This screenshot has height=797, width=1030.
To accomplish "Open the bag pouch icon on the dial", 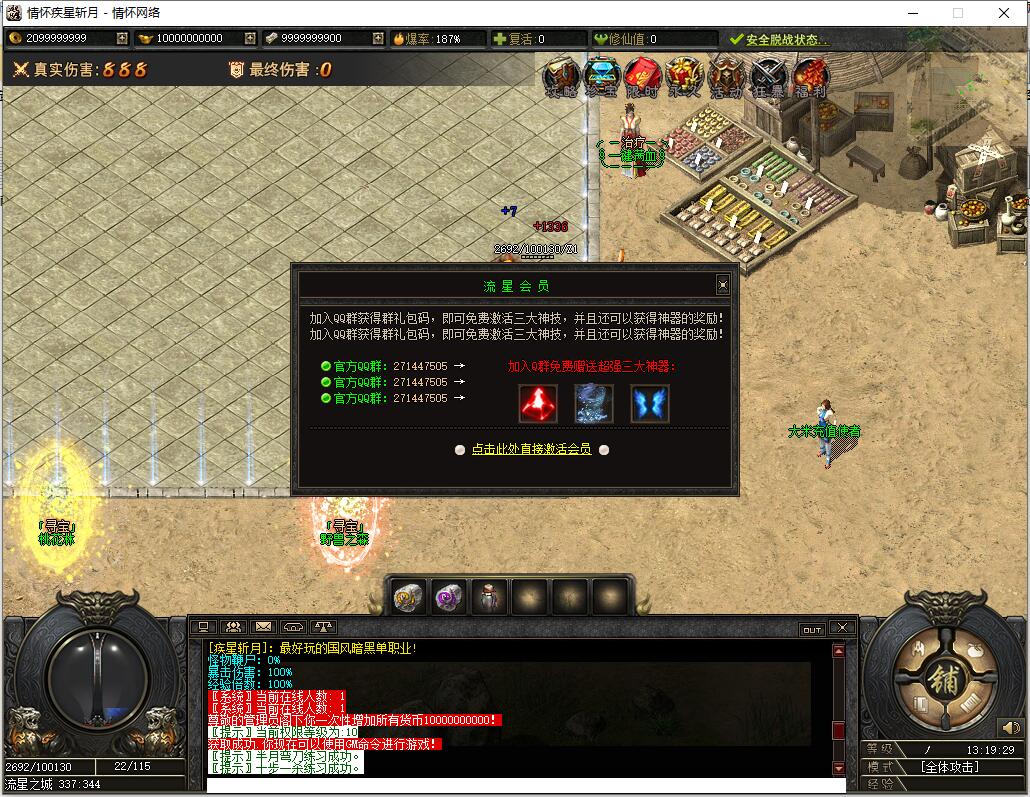I will coord(976,650).
